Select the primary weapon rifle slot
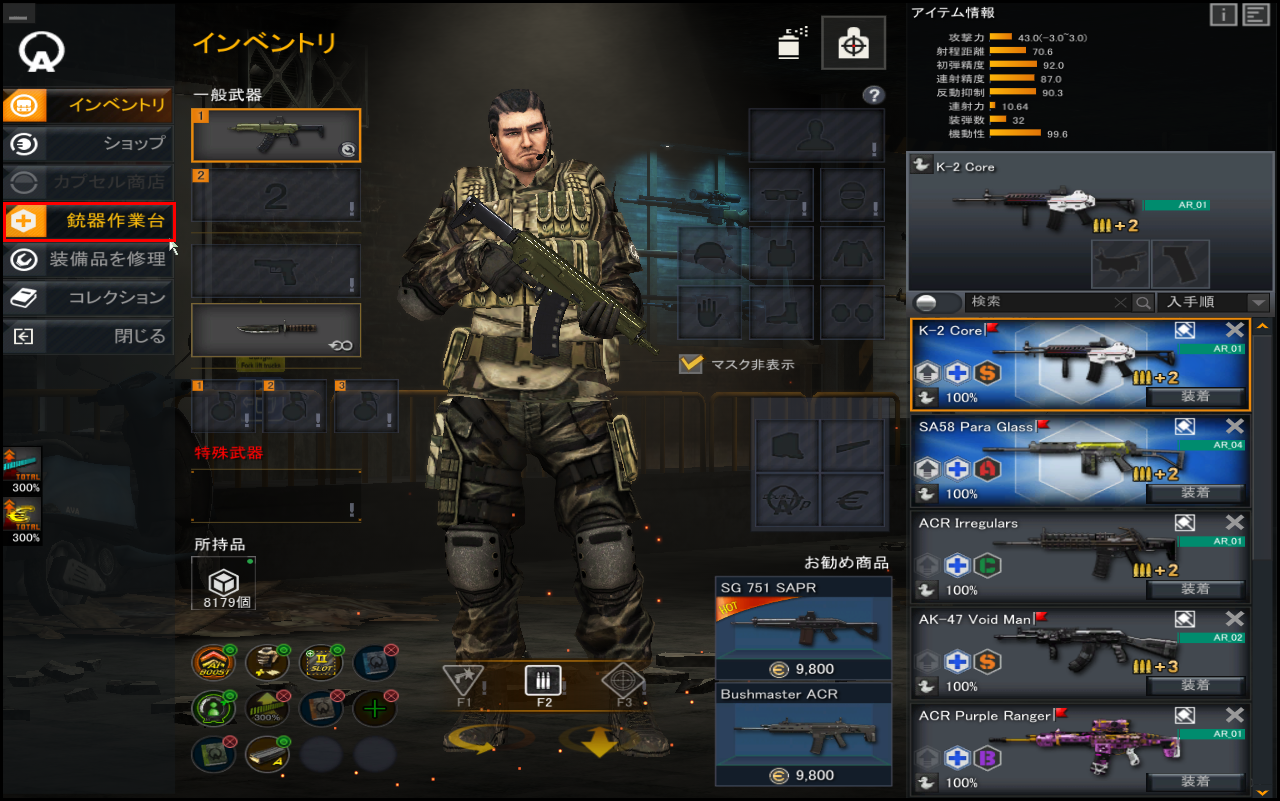The image size is (1280, 801). pos(276,135)
